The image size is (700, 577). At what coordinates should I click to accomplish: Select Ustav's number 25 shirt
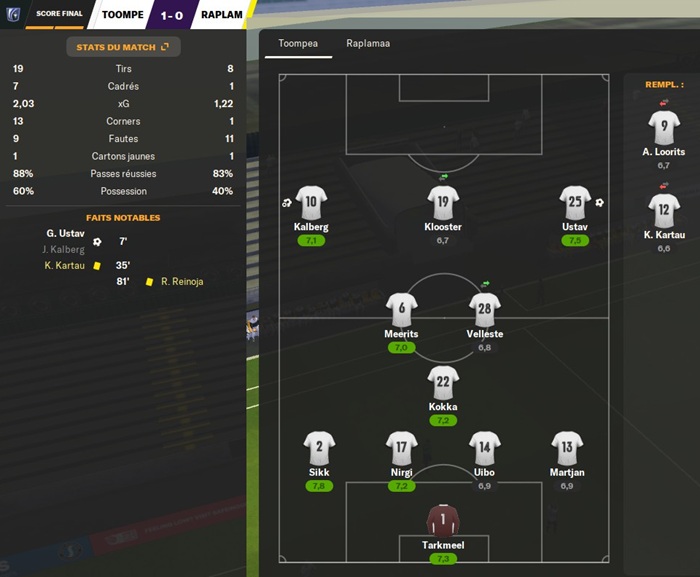[575, 203]
